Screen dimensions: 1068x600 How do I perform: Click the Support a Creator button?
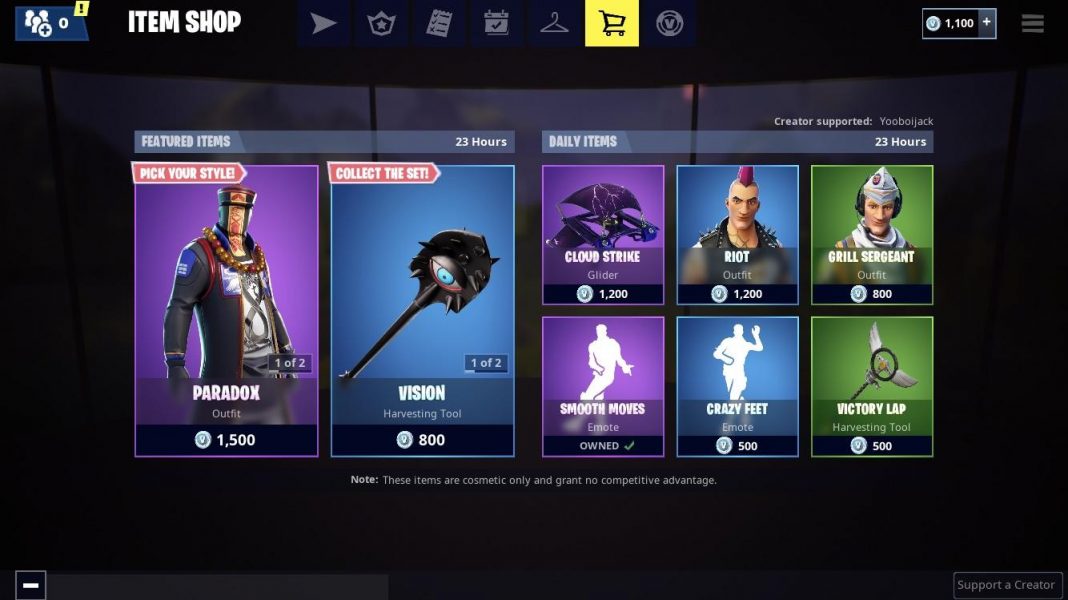click(1006, 585)
